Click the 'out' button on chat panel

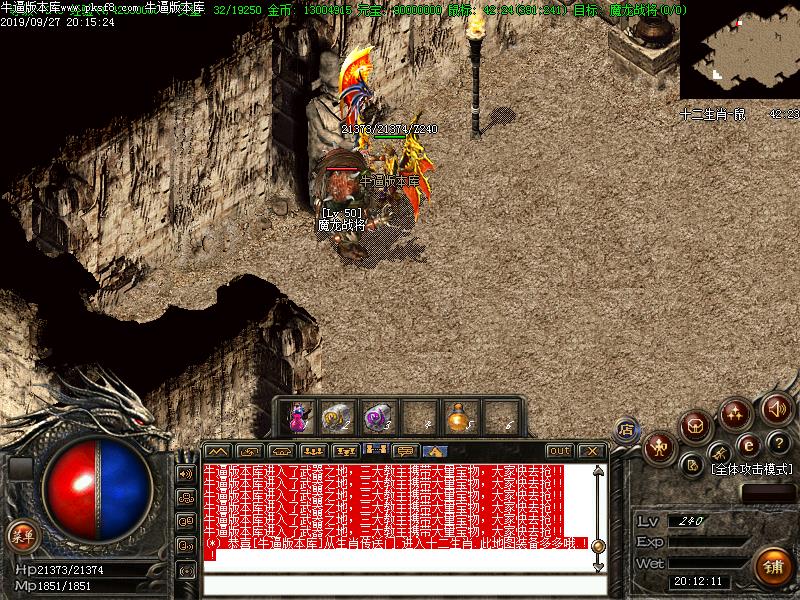pyautogui.click(x=560, y=451)
